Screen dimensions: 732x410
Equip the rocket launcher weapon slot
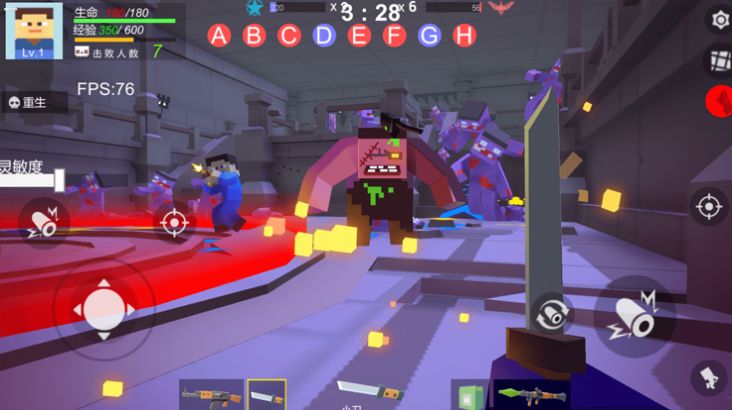pyautogui.click(x=531, y=394)
